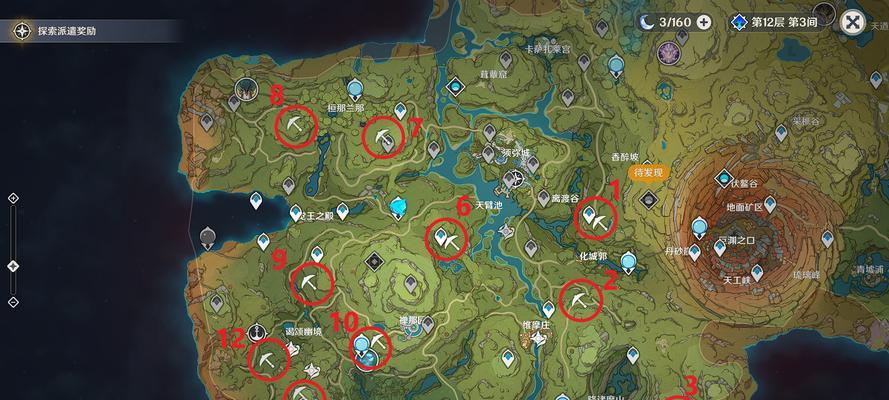Add Original Resin with the plus button
The width and height of the screenshot is (889, 400).
pos(705,22)
